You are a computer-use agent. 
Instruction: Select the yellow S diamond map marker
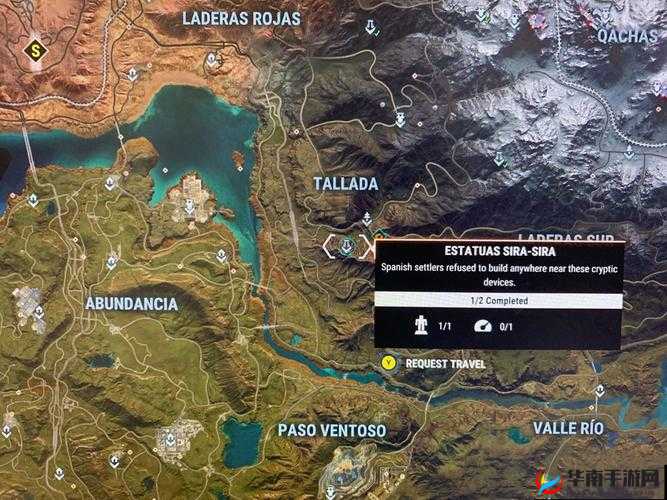(38, 47)
